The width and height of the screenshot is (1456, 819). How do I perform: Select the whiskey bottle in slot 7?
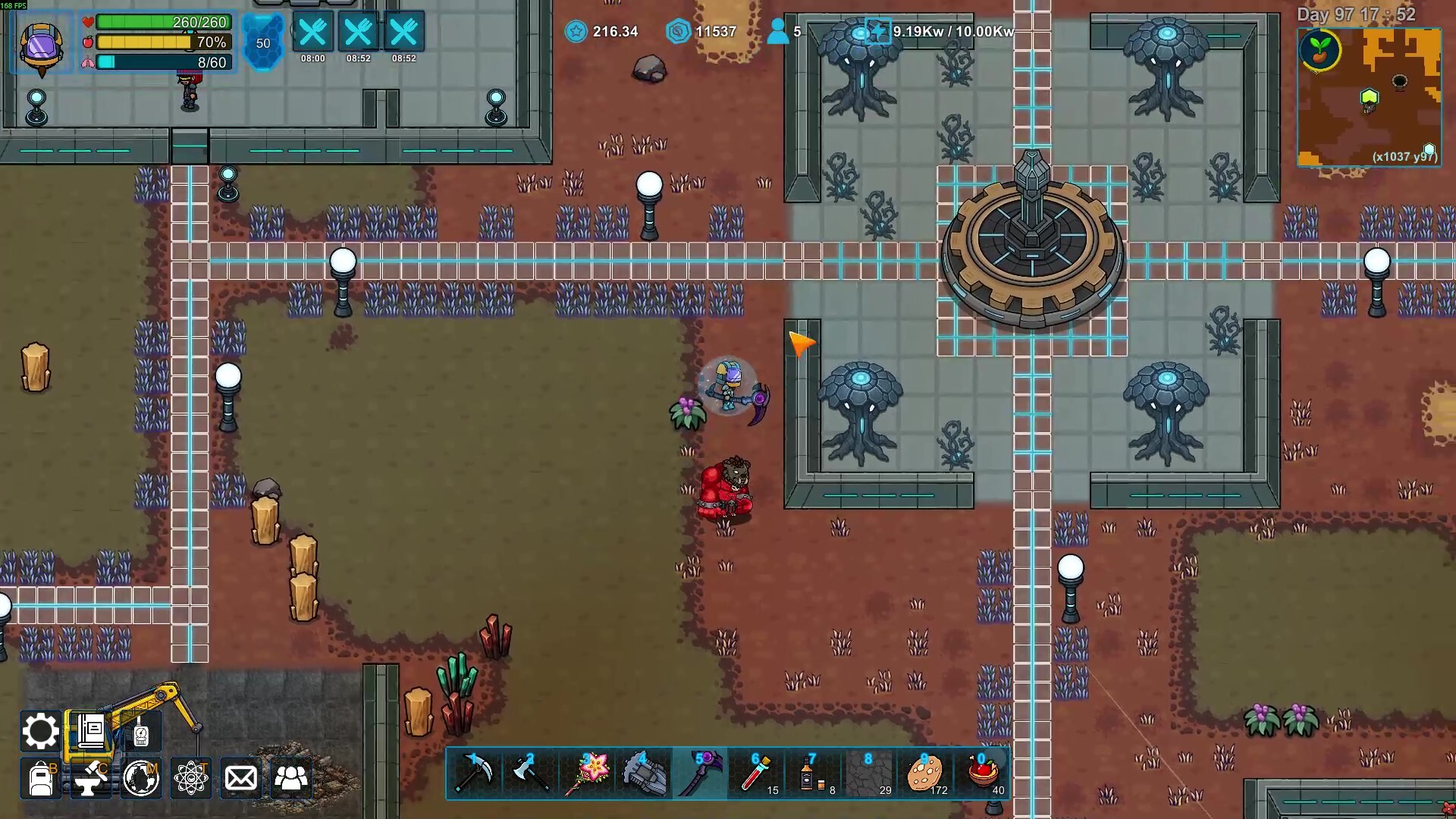coord(812,773)
